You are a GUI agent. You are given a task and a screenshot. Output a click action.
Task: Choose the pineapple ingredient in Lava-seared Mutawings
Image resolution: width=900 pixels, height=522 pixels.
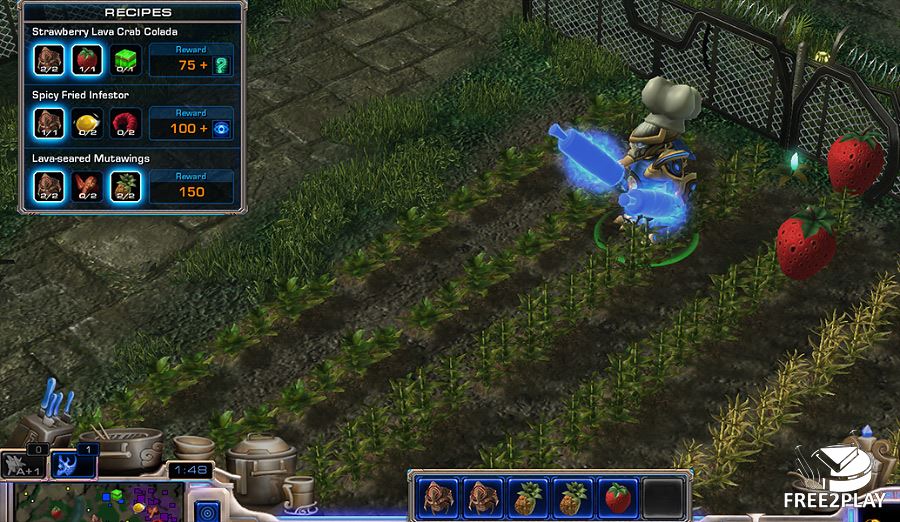125,186
